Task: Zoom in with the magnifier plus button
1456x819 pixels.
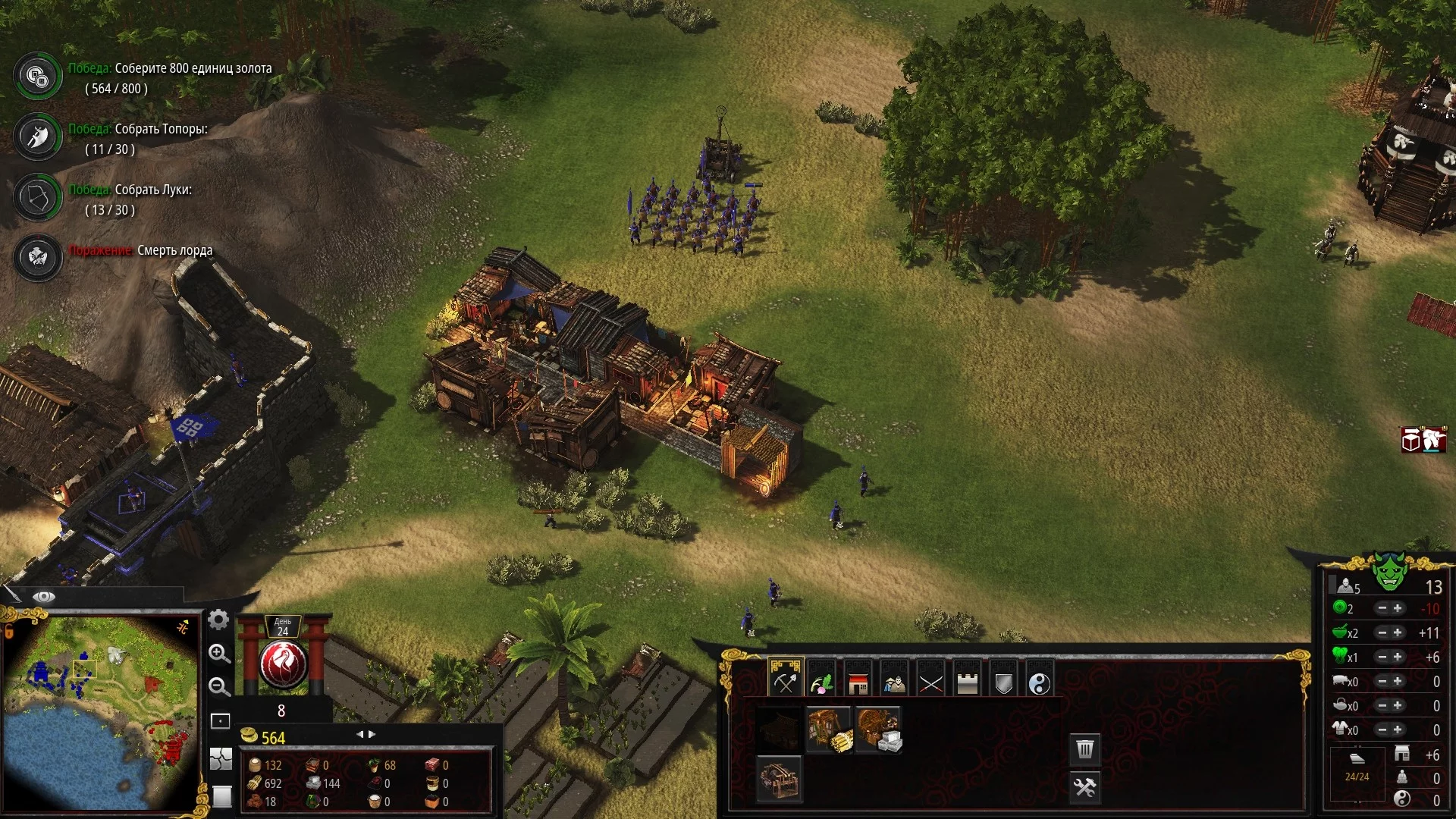Action: click(219, 654)
